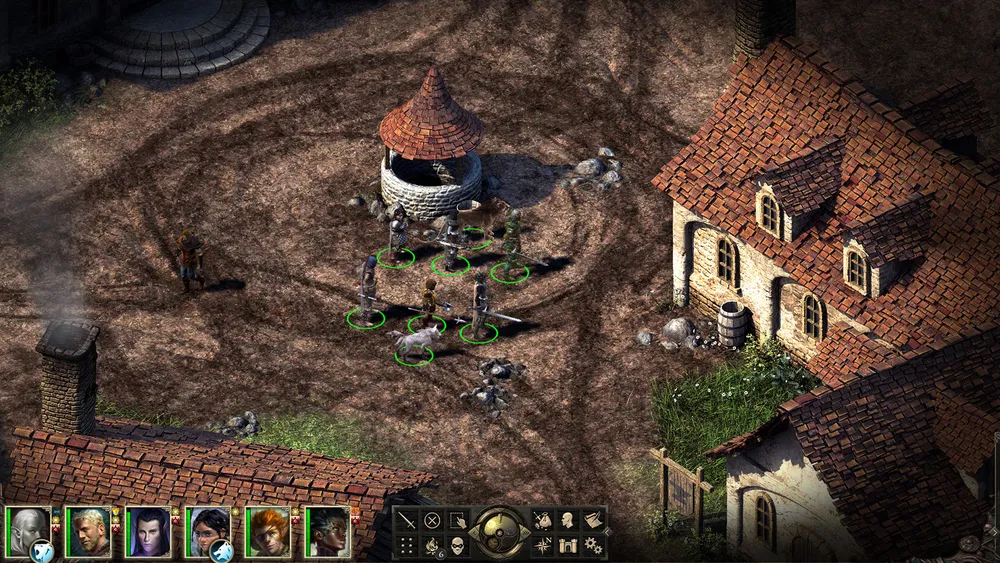Open the inventory bag icon
Image resolution: width=1000 pixels, height=563 pixels.
click(542, 520)
